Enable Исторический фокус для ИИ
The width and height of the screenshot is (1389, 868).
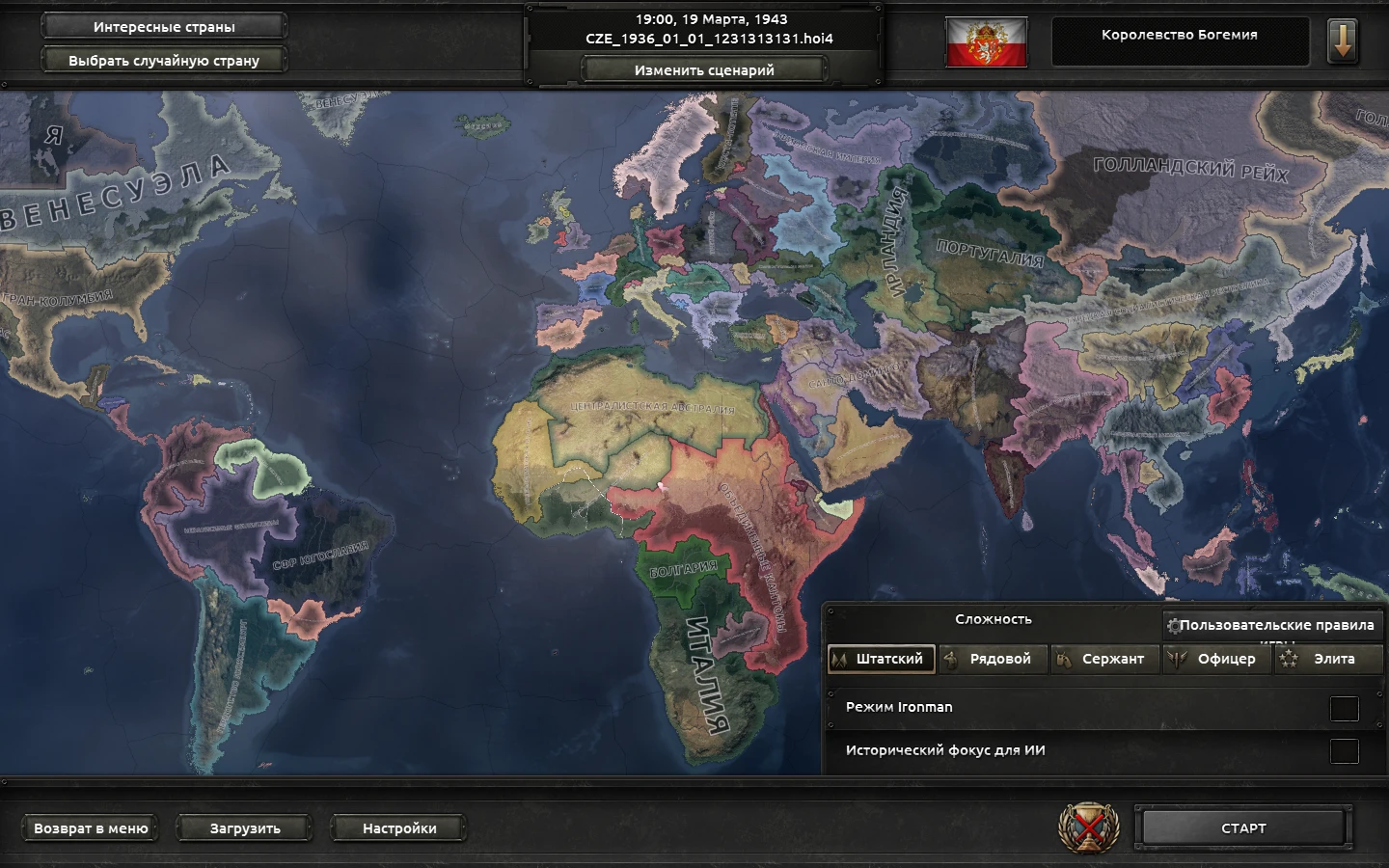[1343, 749]
